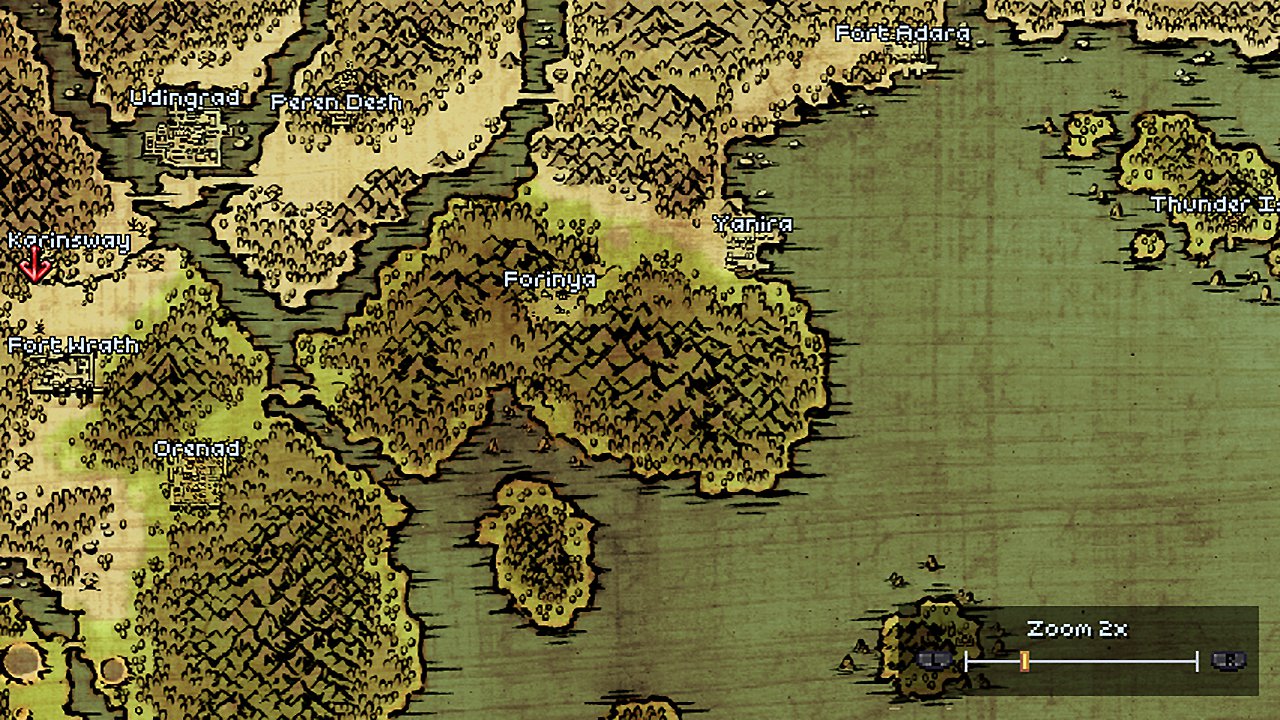1280x720 pixels.
Task: Select the Forinya region label
Action: point(548,281)
